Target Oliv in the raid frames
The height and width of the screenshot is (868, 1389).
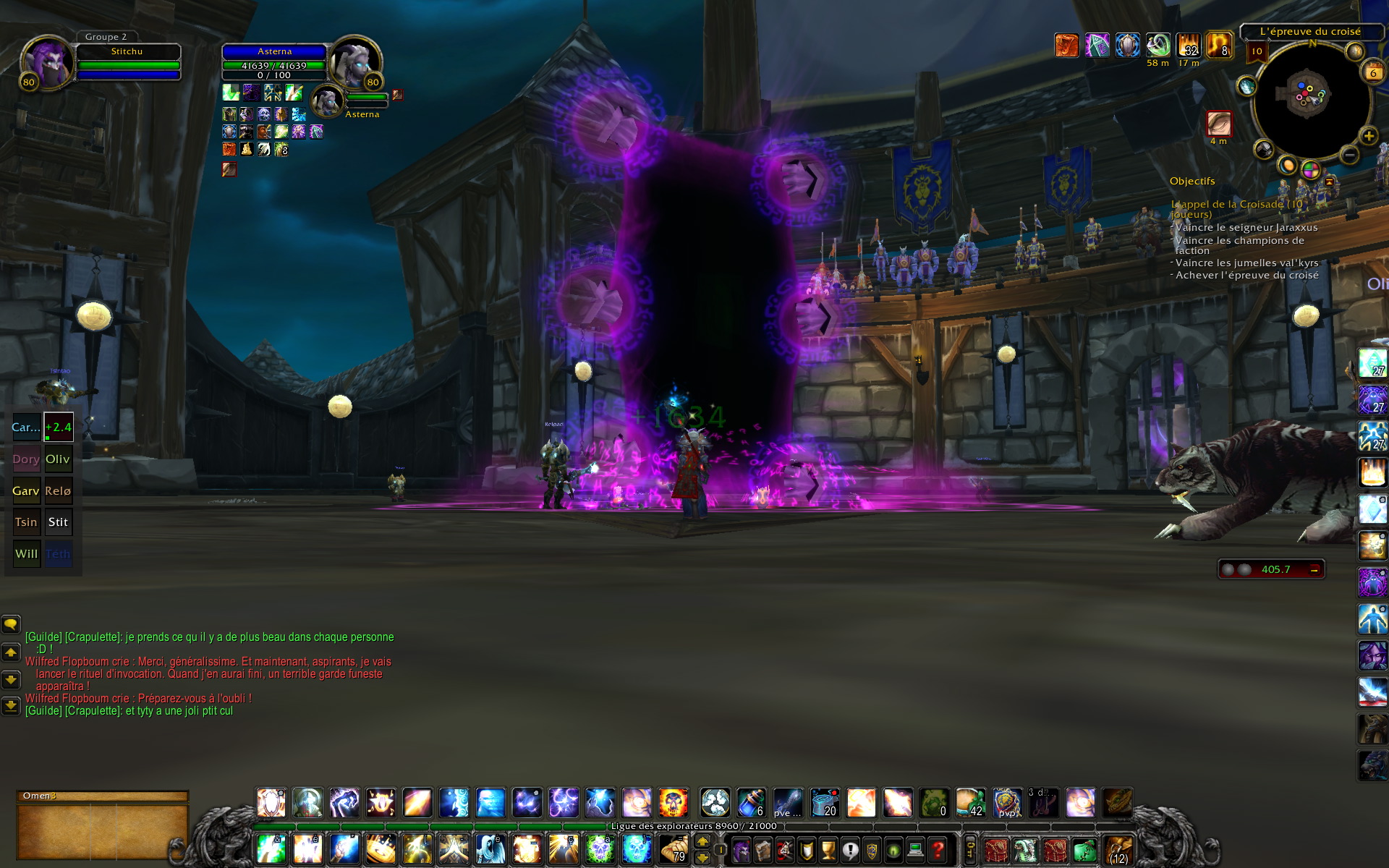pos(58,459)
